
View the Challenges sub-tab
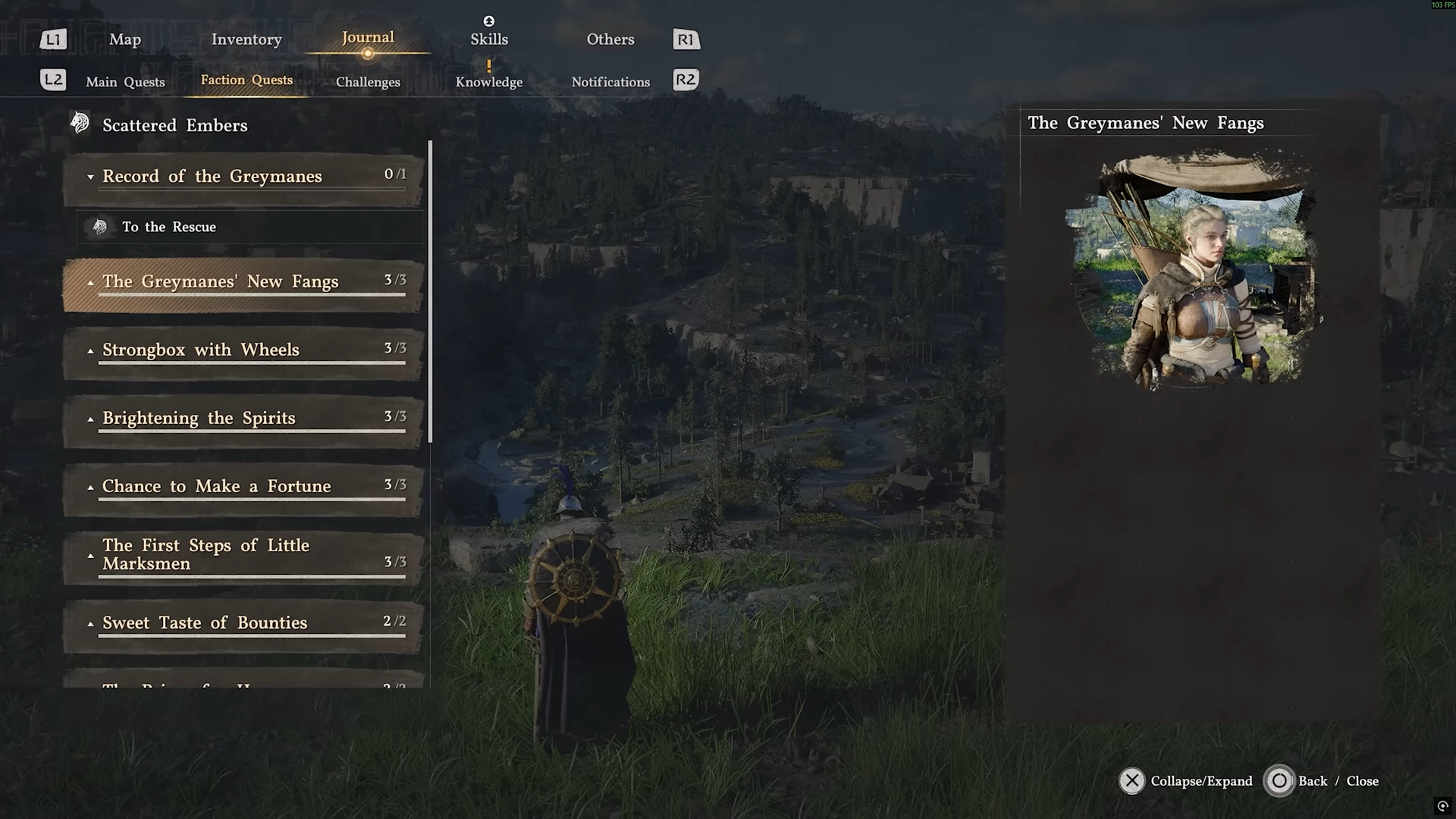(368, 82)
